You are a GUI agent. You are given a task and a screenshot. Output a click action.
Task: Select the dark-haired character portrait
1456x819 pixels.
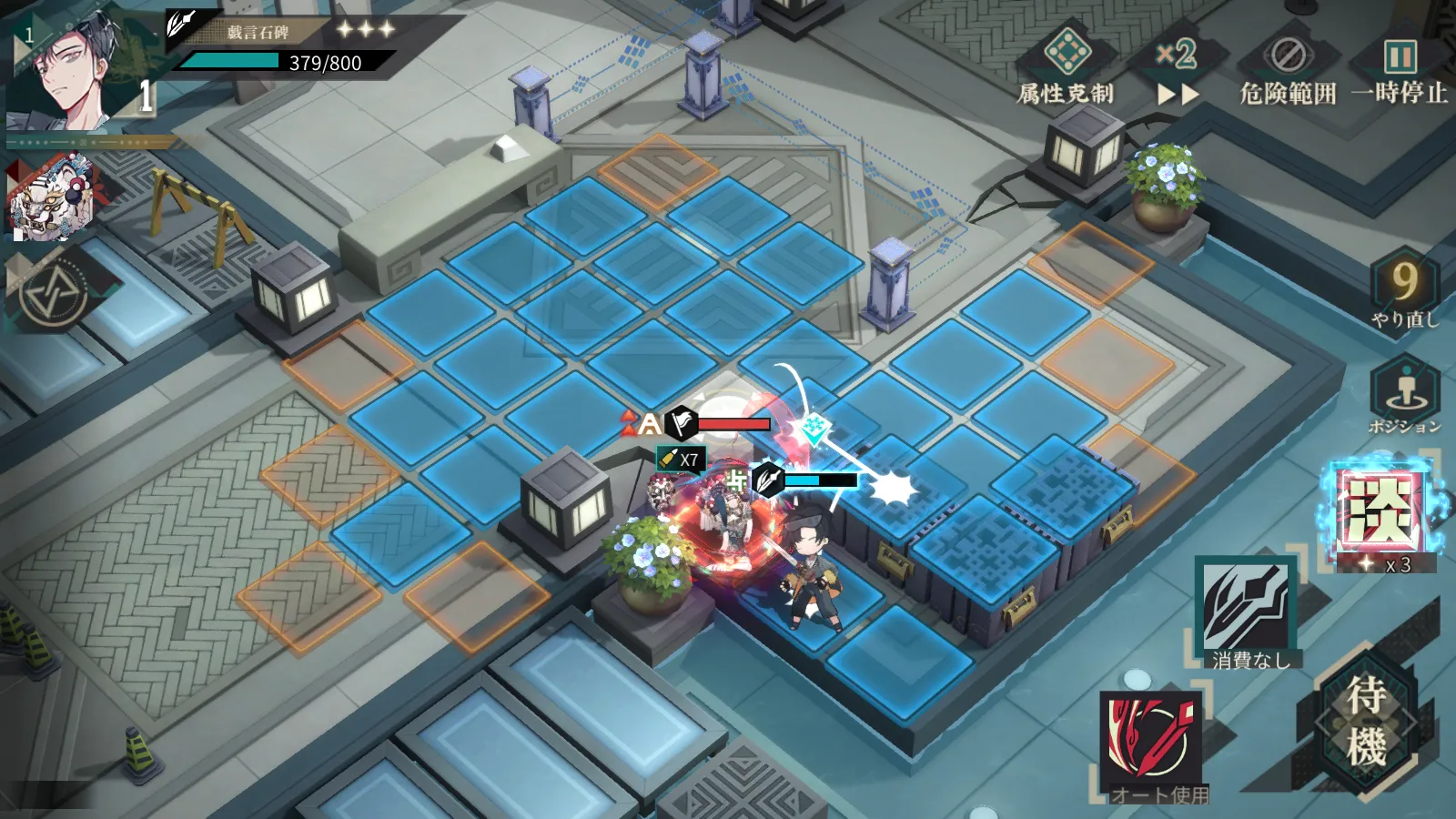(68, 71)
